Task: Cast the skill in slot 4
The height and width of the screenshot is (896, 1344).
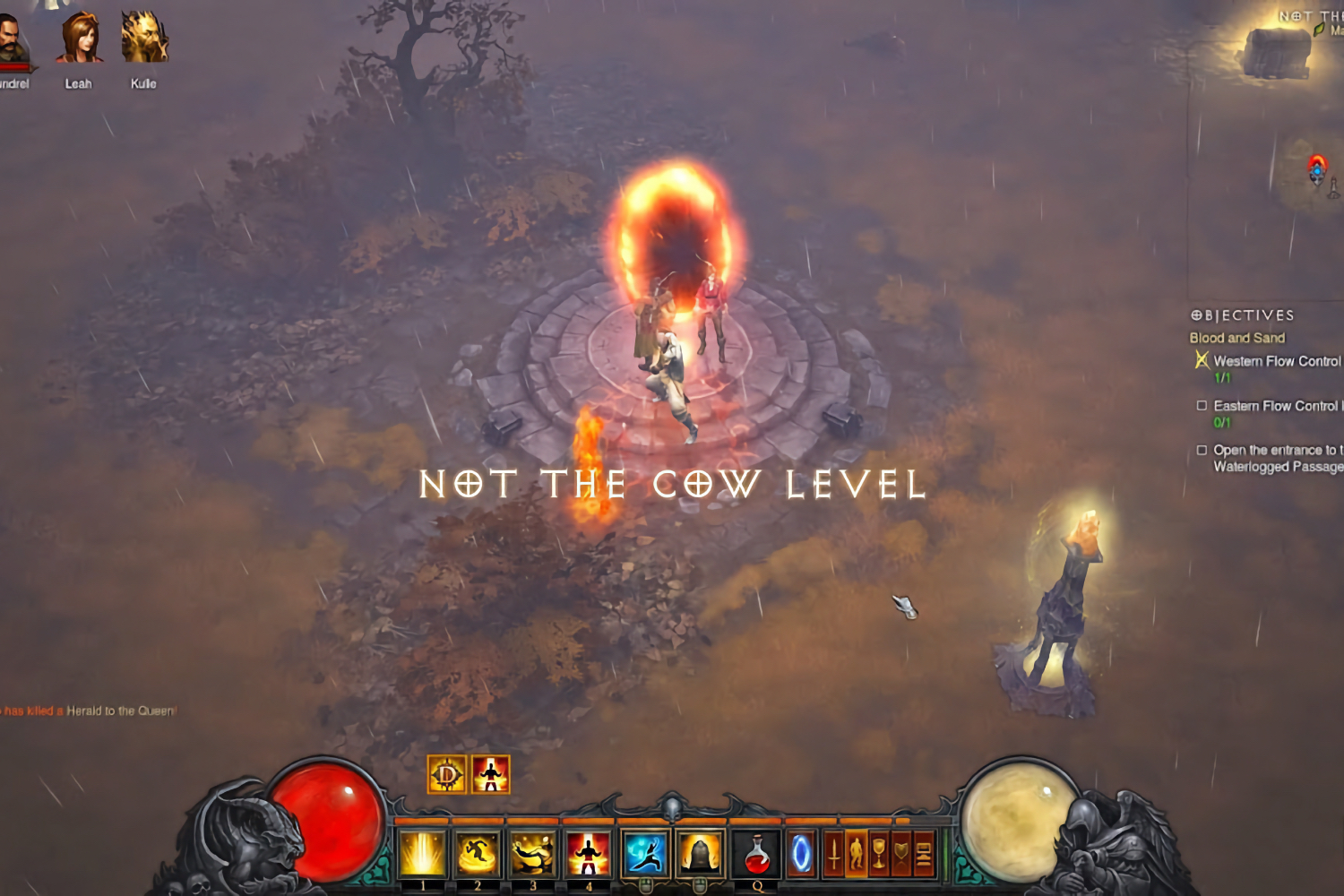Action: coord(590,853)
